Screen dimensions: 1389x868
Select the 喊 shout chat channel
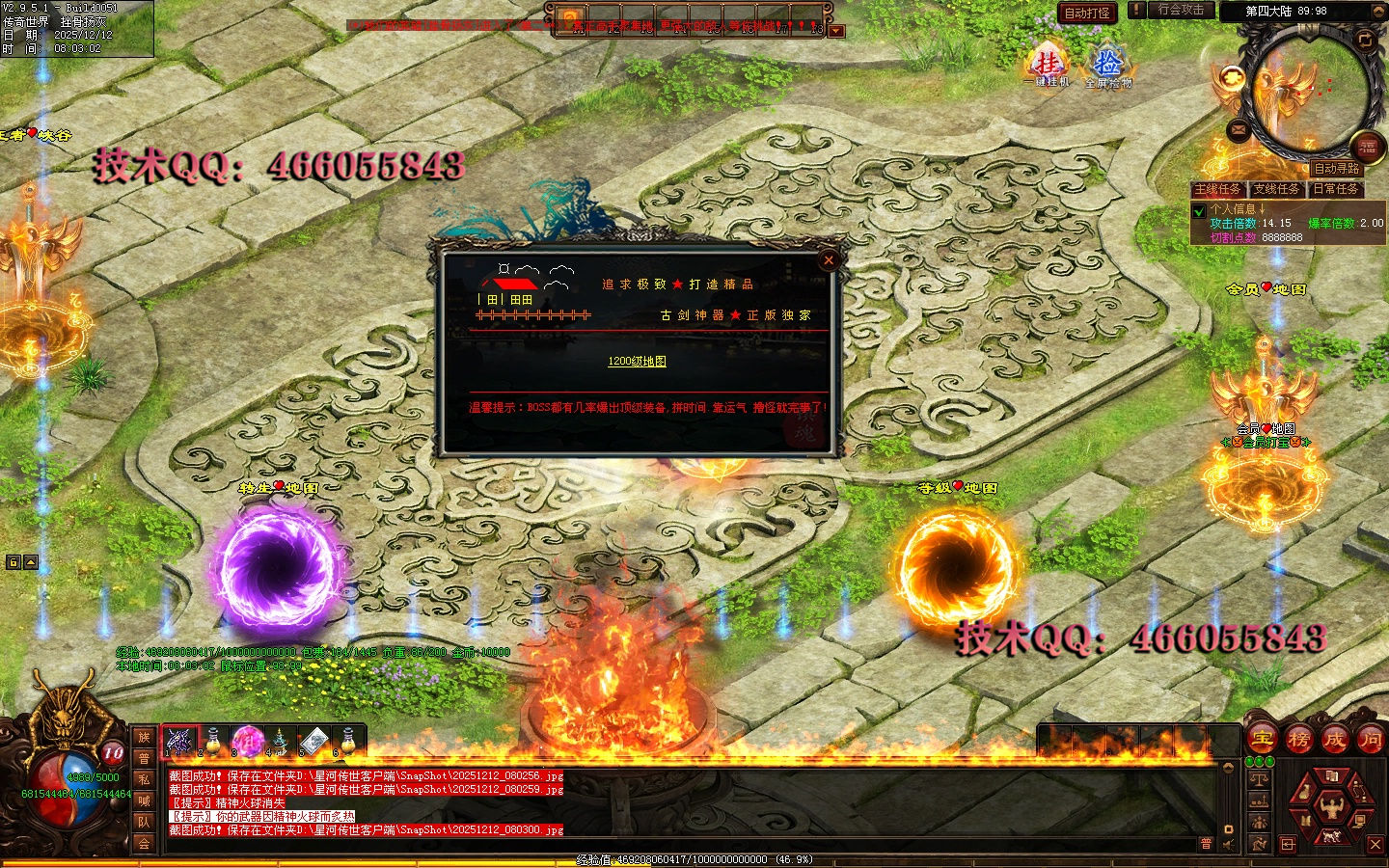coord(144,800)
